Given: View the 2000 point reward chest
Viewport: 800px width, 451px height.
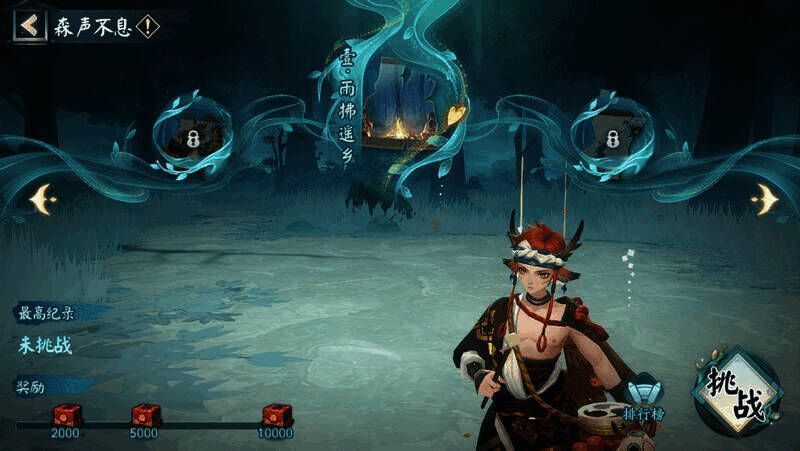Looking at the screenshot, I should [x=67, y=415].
